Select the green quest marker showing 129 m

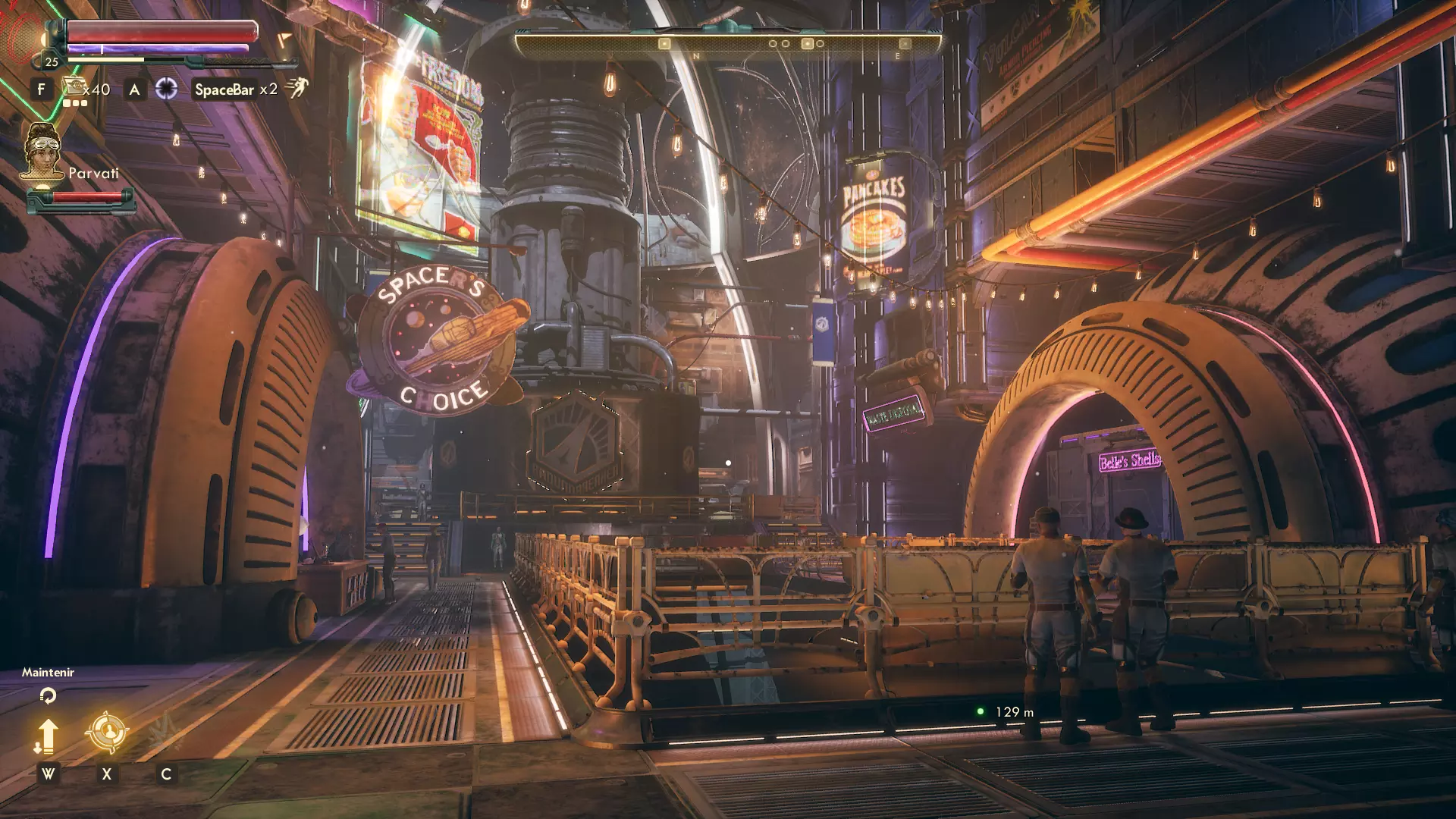980,711
